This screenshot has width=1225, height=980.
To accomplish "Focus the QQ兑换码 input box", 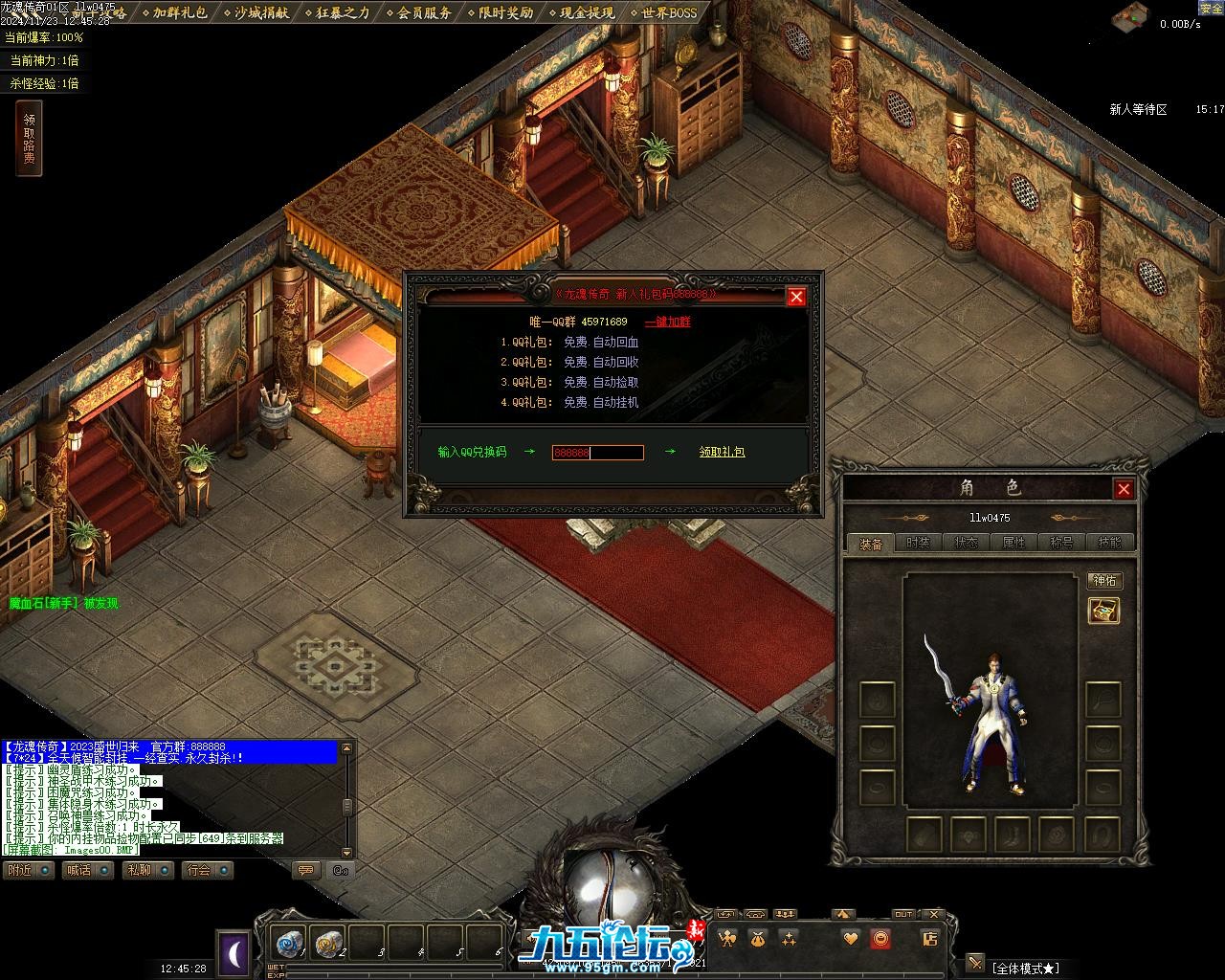I will (x=597, y=452).
